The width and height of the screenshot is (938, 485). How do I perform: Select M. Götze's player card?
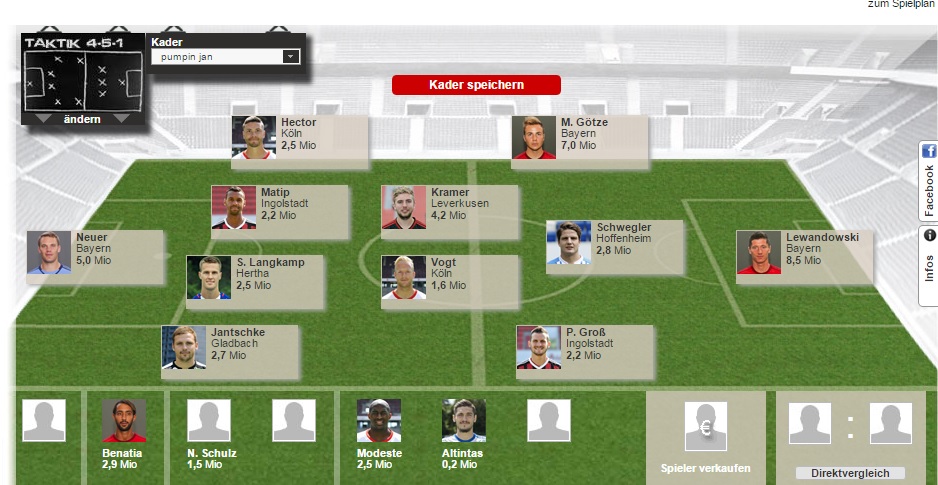click(x=579, y=137)
